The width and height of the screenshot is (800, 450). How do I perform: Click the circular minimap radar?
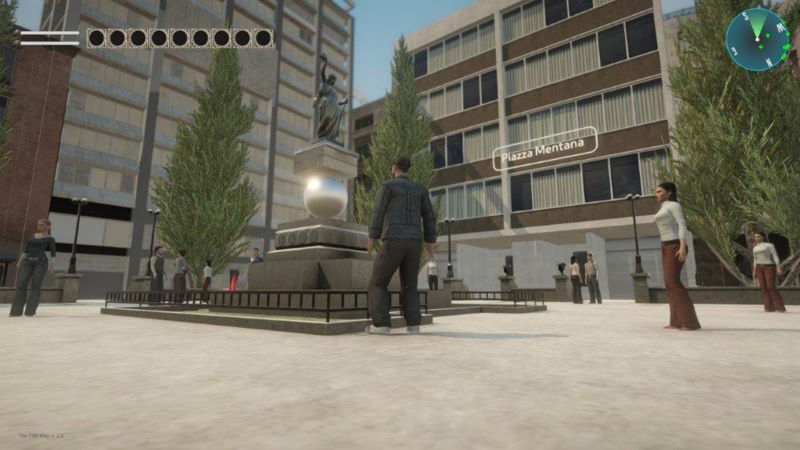[x=757, y=39]
